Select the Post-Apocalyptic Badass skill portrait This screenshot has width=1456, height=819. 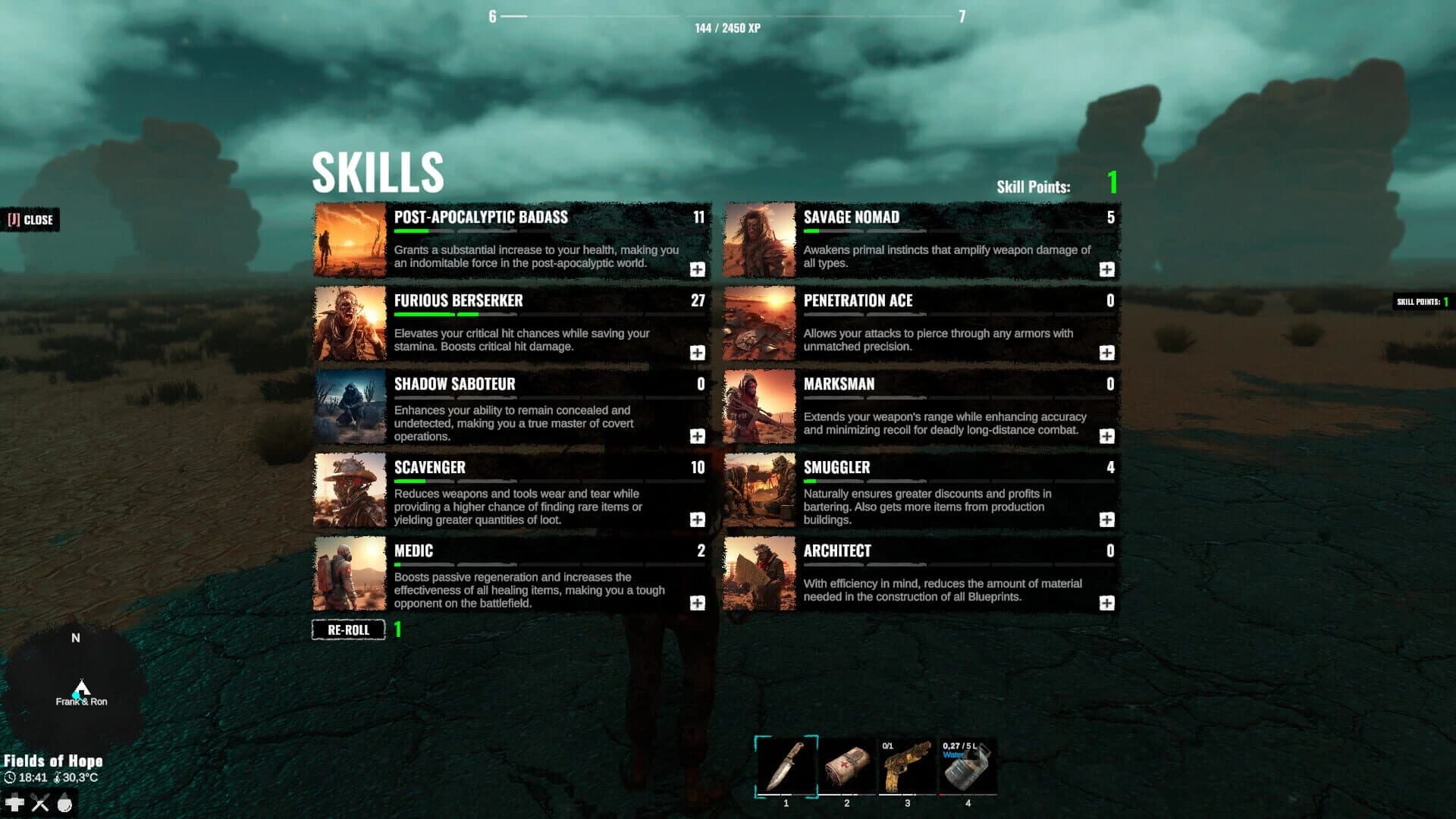350,240
